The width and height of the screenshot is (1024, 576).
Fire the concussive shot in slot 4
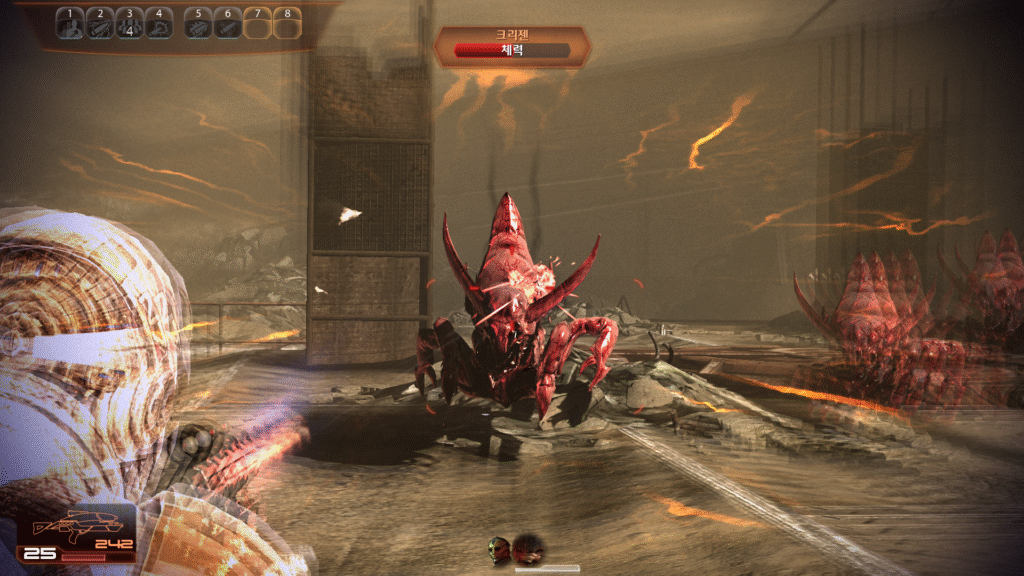(158, 24)
